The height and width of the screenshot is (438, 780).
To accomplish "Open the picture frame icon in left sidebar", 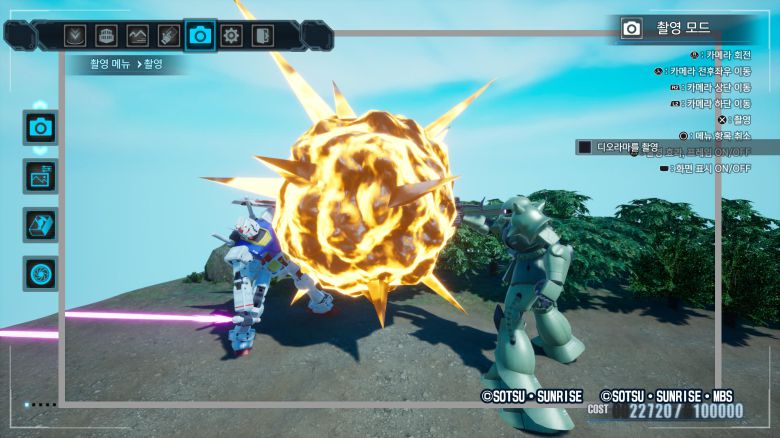I will [41, 176].
